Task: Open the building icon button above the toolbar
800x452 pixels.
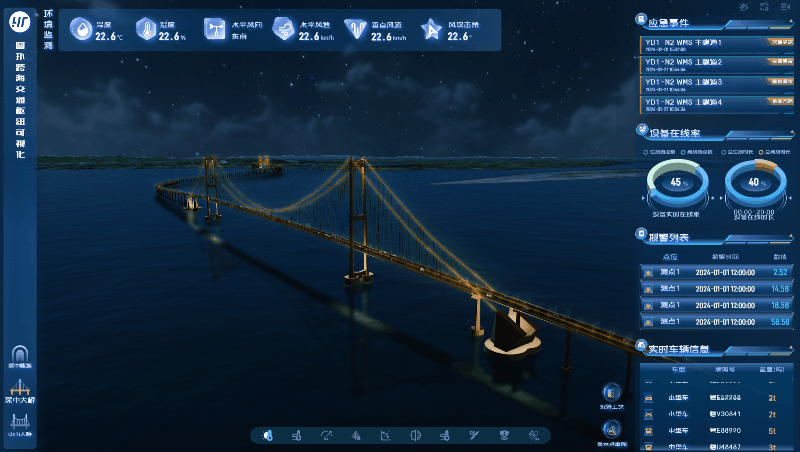Action: (611, 394)
